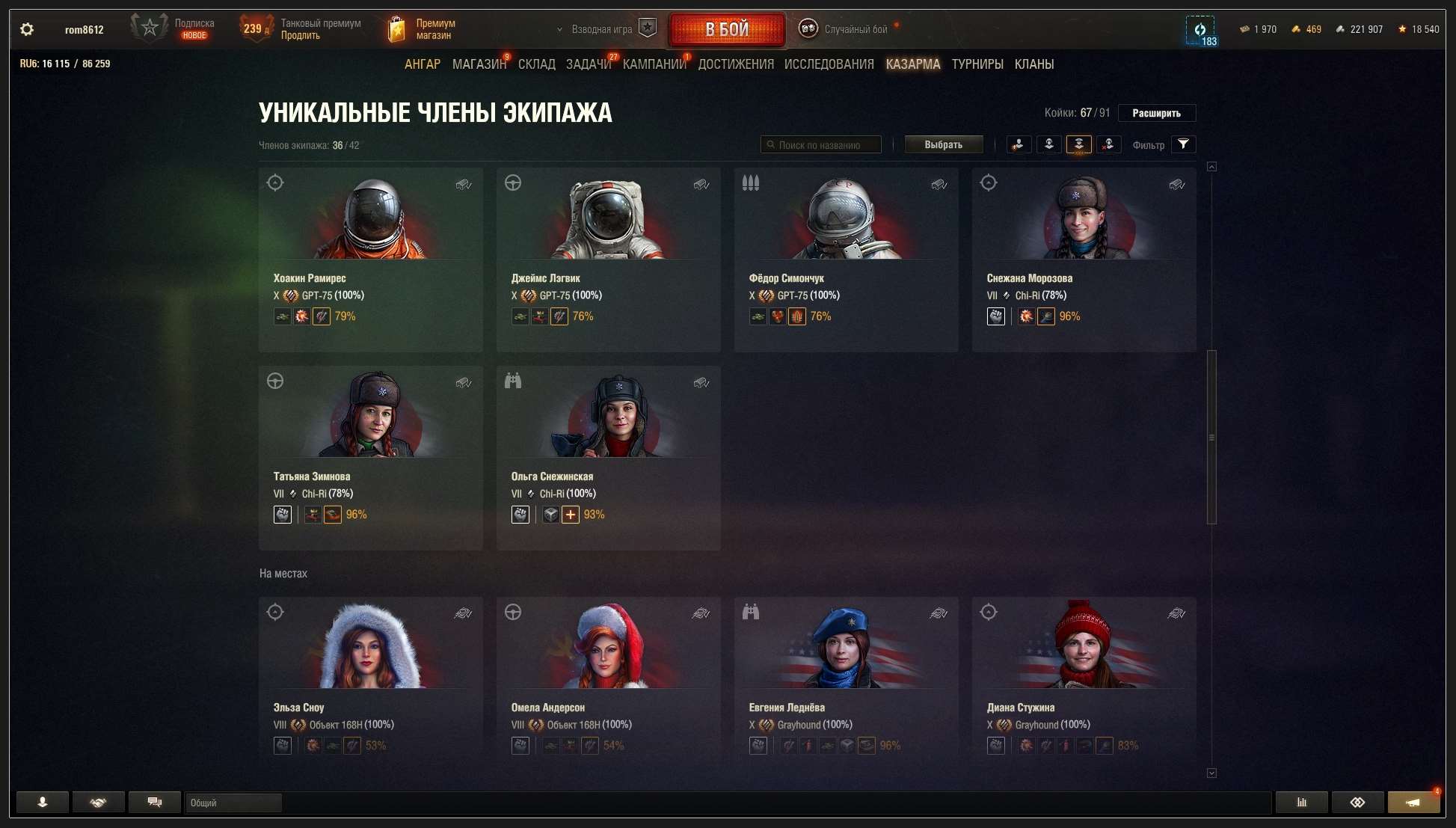This screenshot has width=1456, height=828.
Task: Switch to the КАЗАРМА tab
Action: click(912, 64)
